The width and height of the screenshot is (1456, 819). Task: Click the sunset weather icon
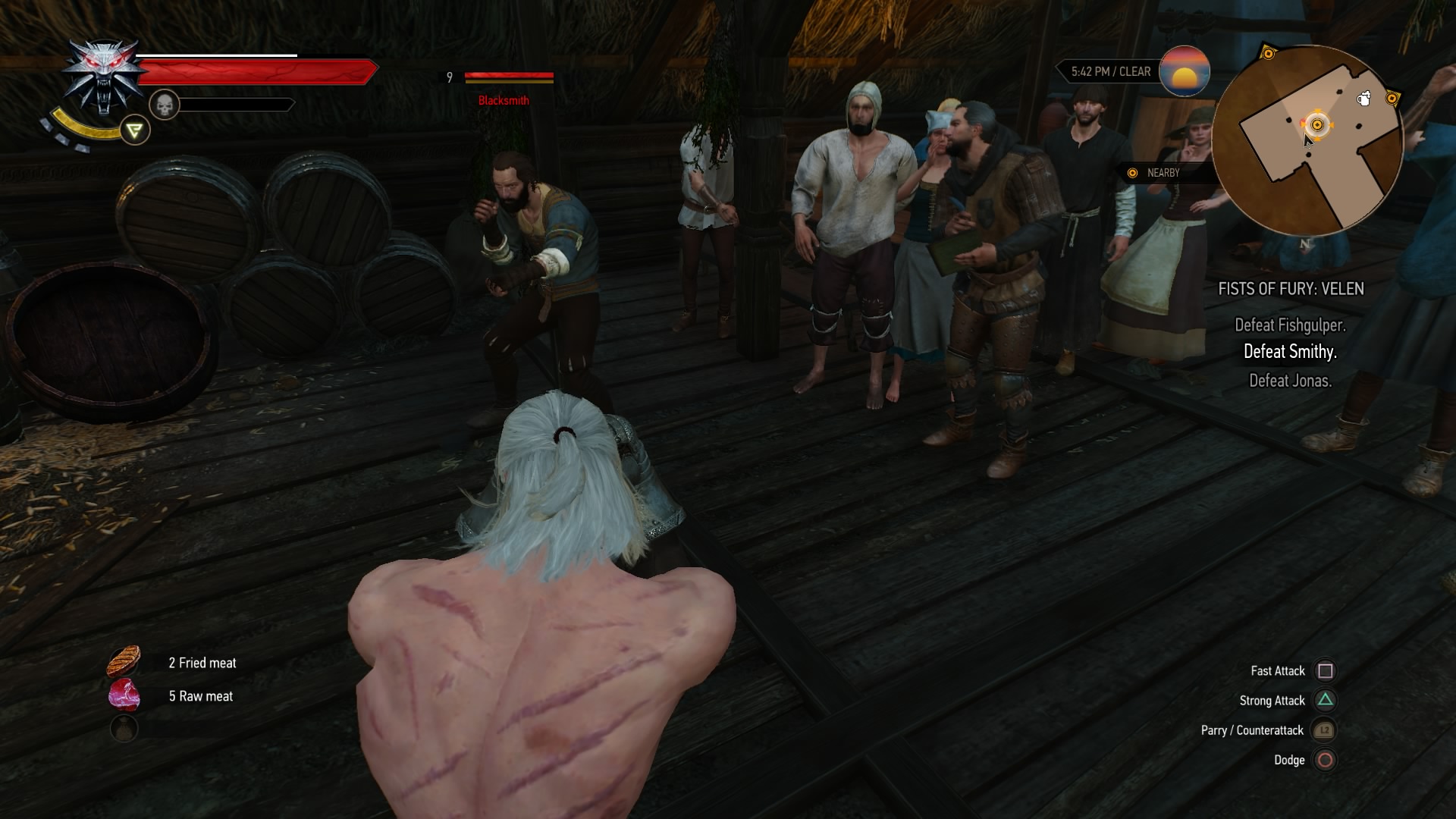[1184, 71]
